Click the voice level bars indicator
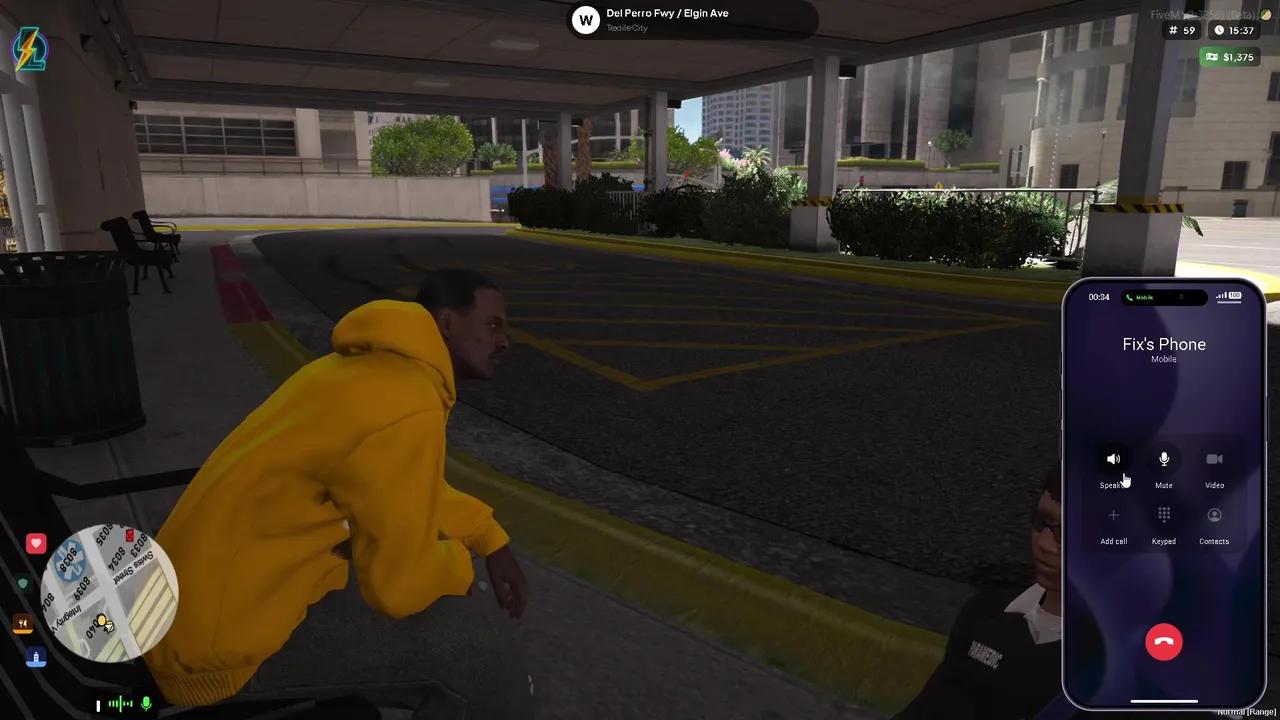1280x720 pixels. point(119,704)
